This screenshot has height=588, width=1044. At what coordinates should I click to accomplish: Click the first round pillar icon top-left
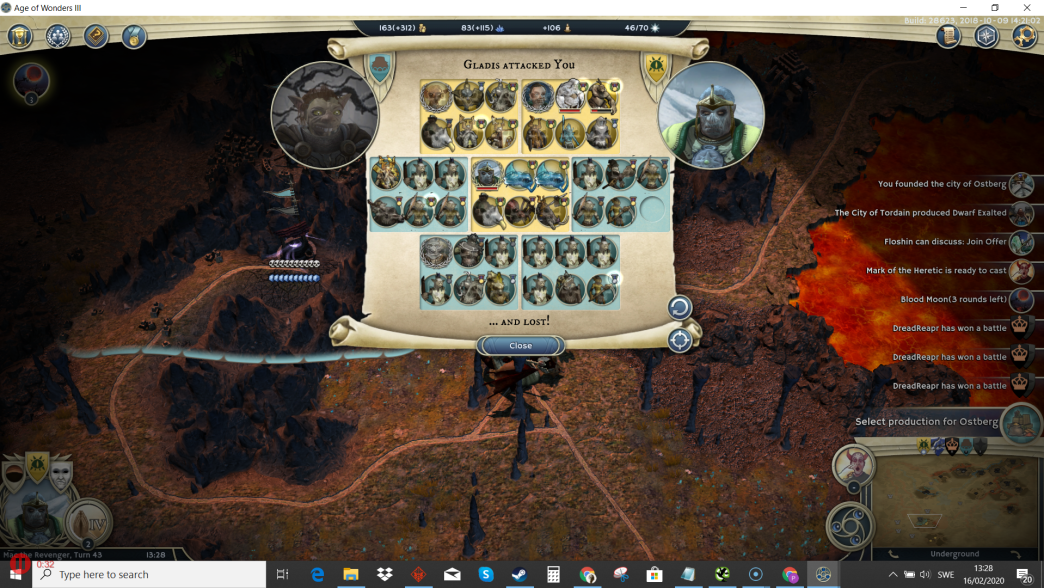pos(21,37)
